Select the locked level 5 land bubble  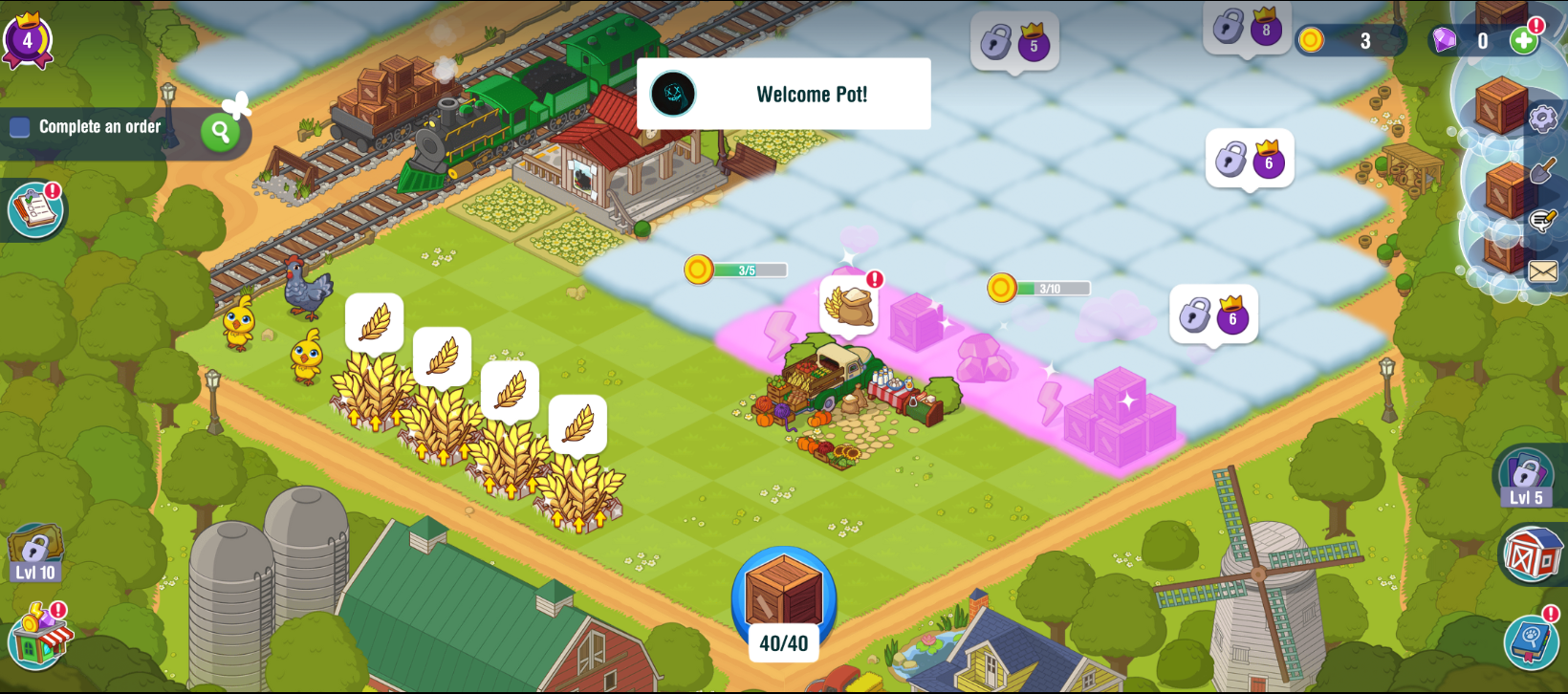(1014, 42)
